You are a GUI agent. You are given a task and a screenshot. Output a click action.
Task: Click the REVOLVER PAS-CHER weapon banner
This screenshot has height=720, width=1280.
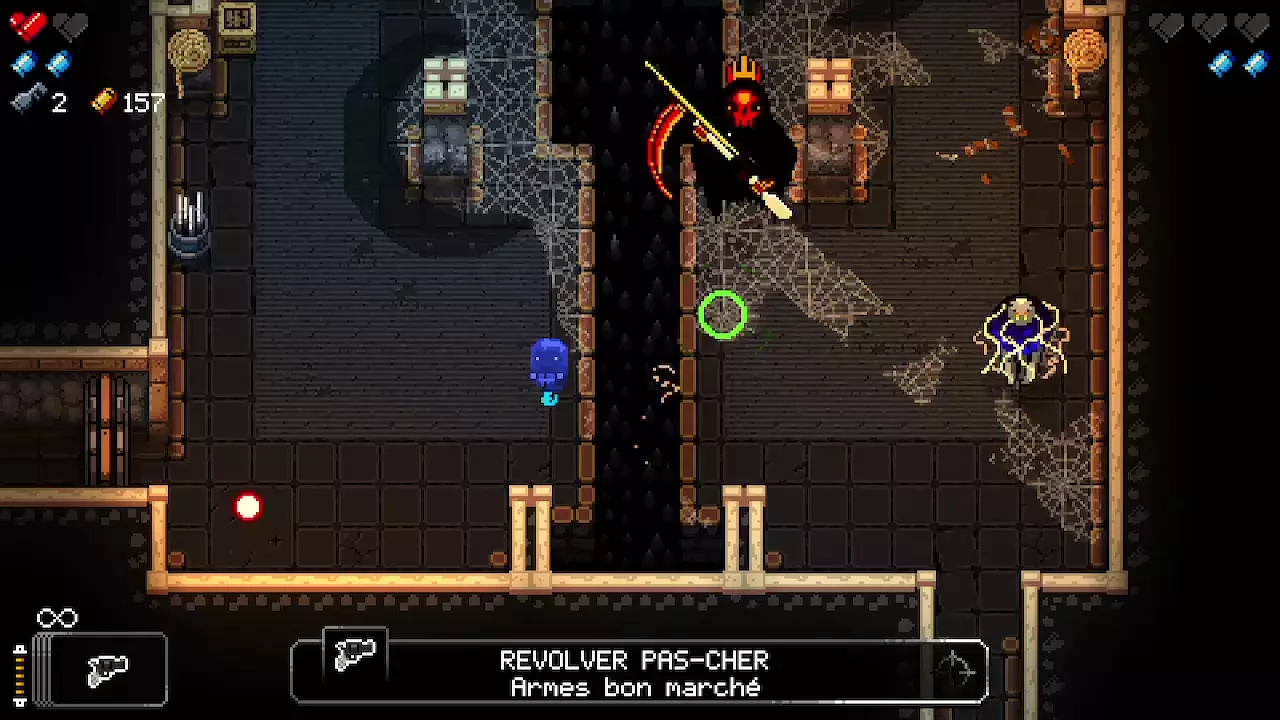[634, 660]
